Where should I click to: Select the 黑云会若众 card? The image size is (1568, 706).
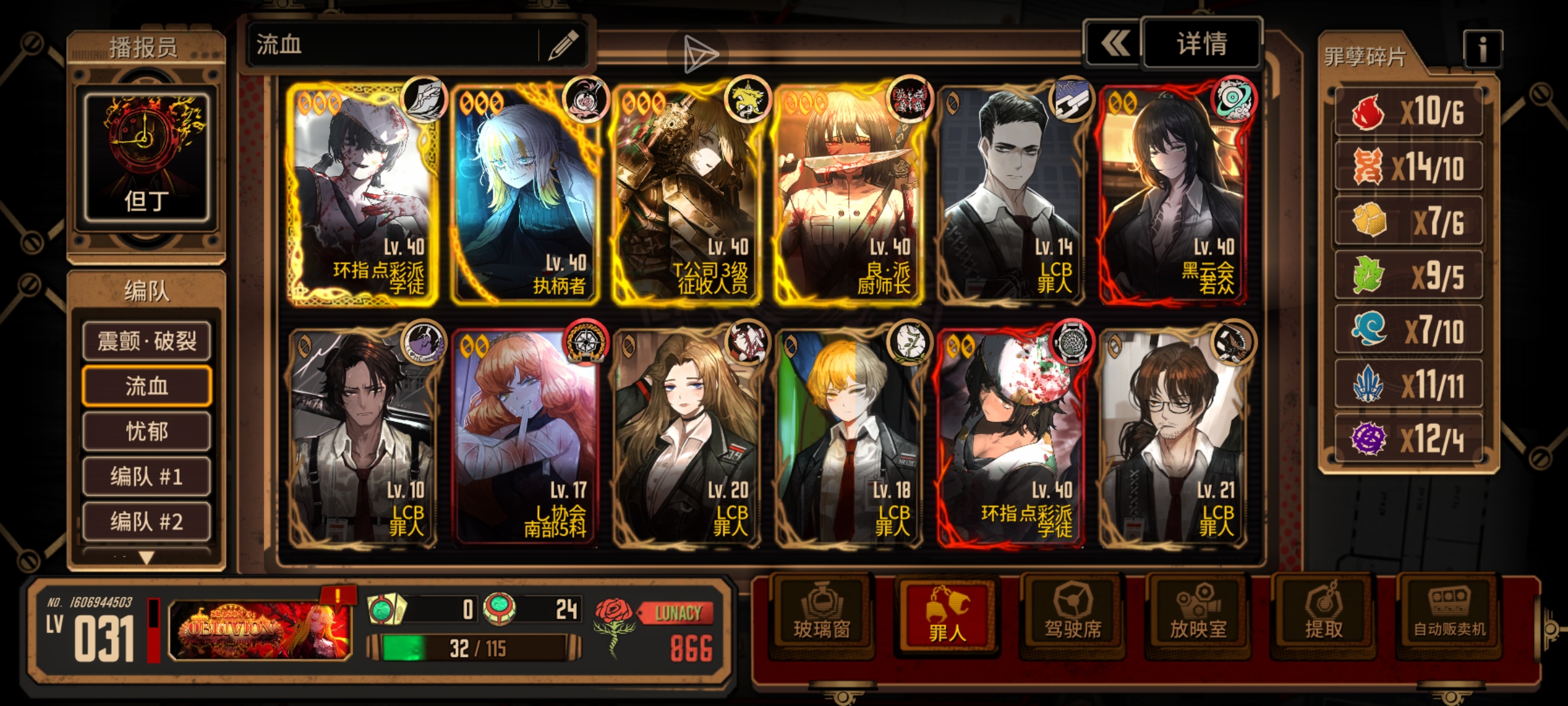point(1172,193)
